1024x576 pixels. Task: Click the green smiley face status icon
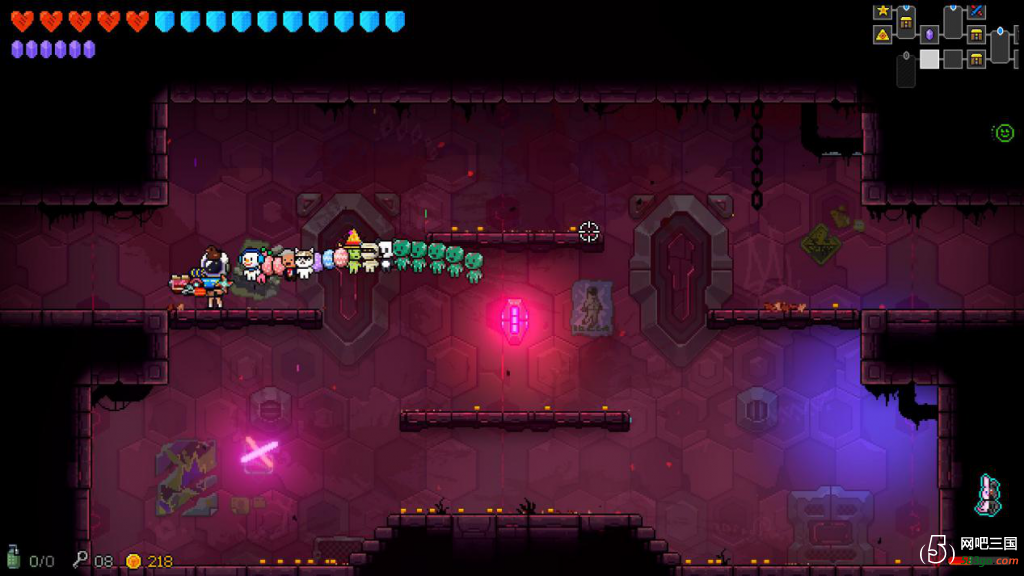tap(1004, 132)
